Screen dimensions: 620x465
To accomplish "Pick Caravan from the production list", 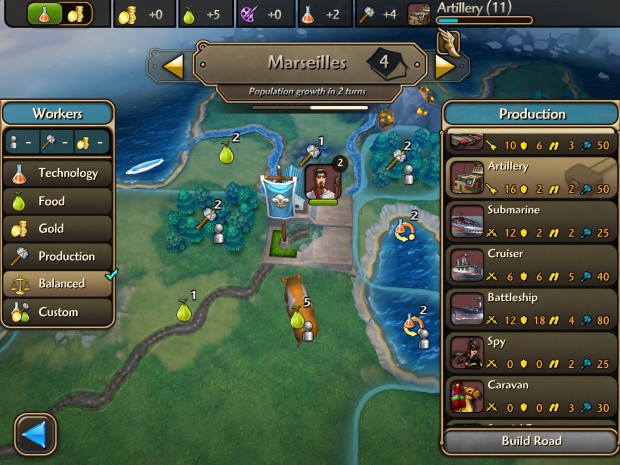I will coord(531,393).
